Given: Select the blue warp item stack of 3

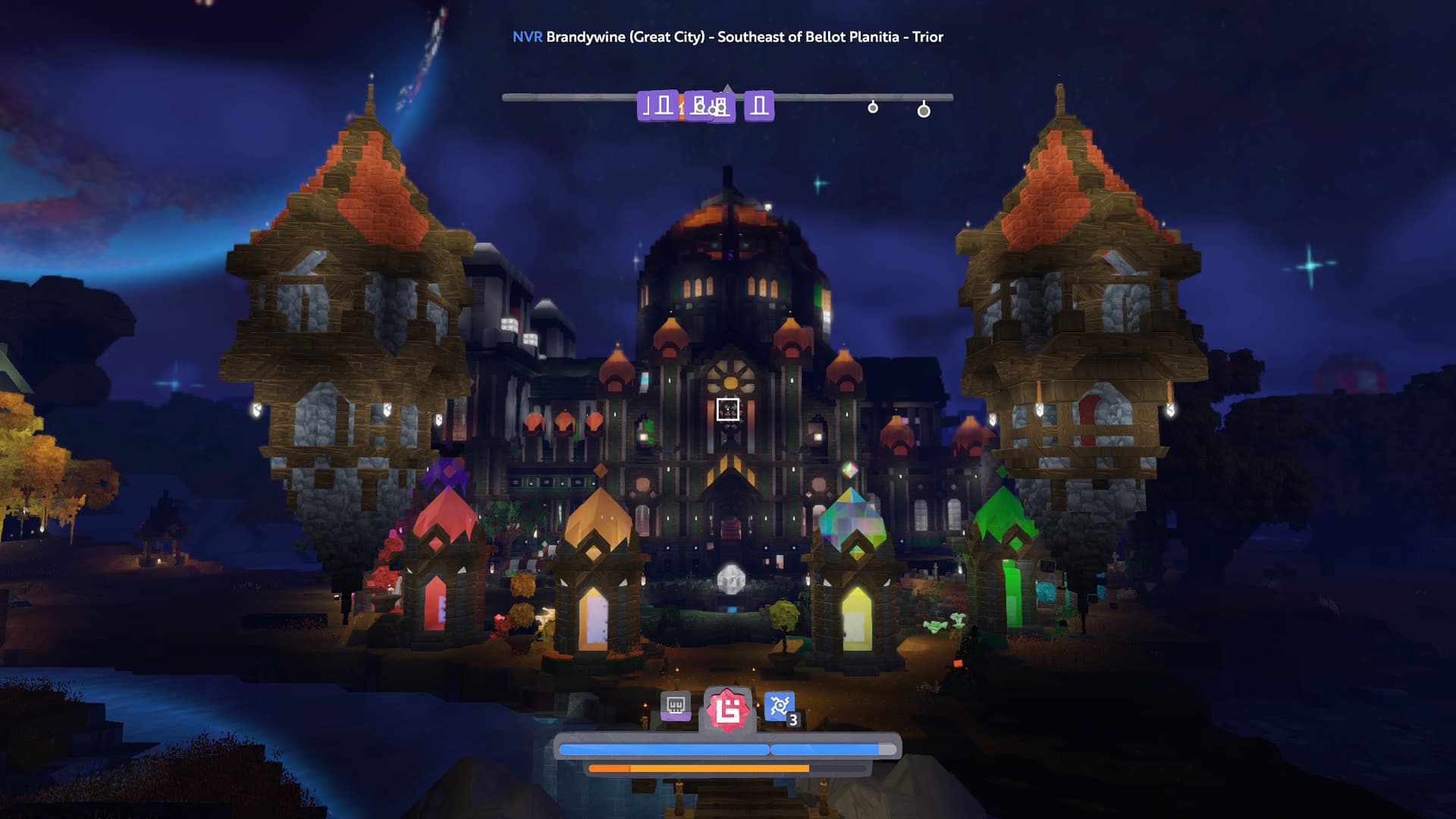Looking at the screenshot, I should click(780, 708).
